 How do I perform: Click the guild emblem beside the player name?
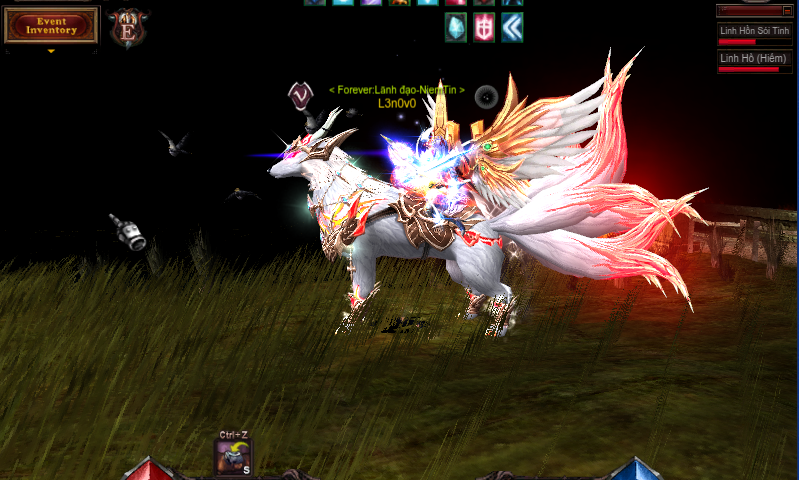click(x=300, y=95)
